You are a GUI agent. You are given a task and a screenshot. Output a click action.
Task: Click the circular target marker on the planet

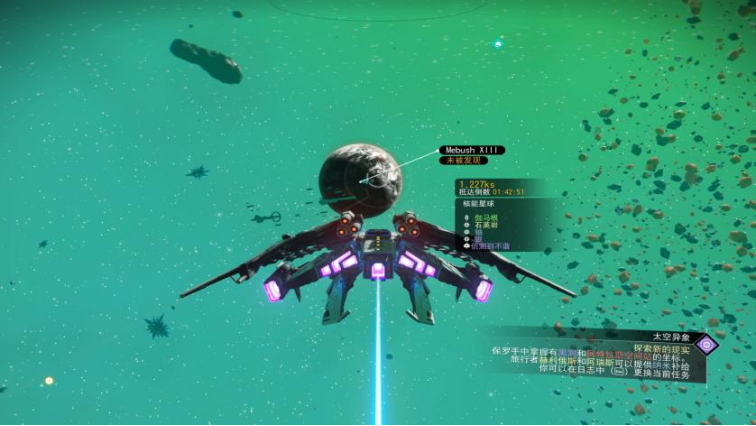click(375, 180)
